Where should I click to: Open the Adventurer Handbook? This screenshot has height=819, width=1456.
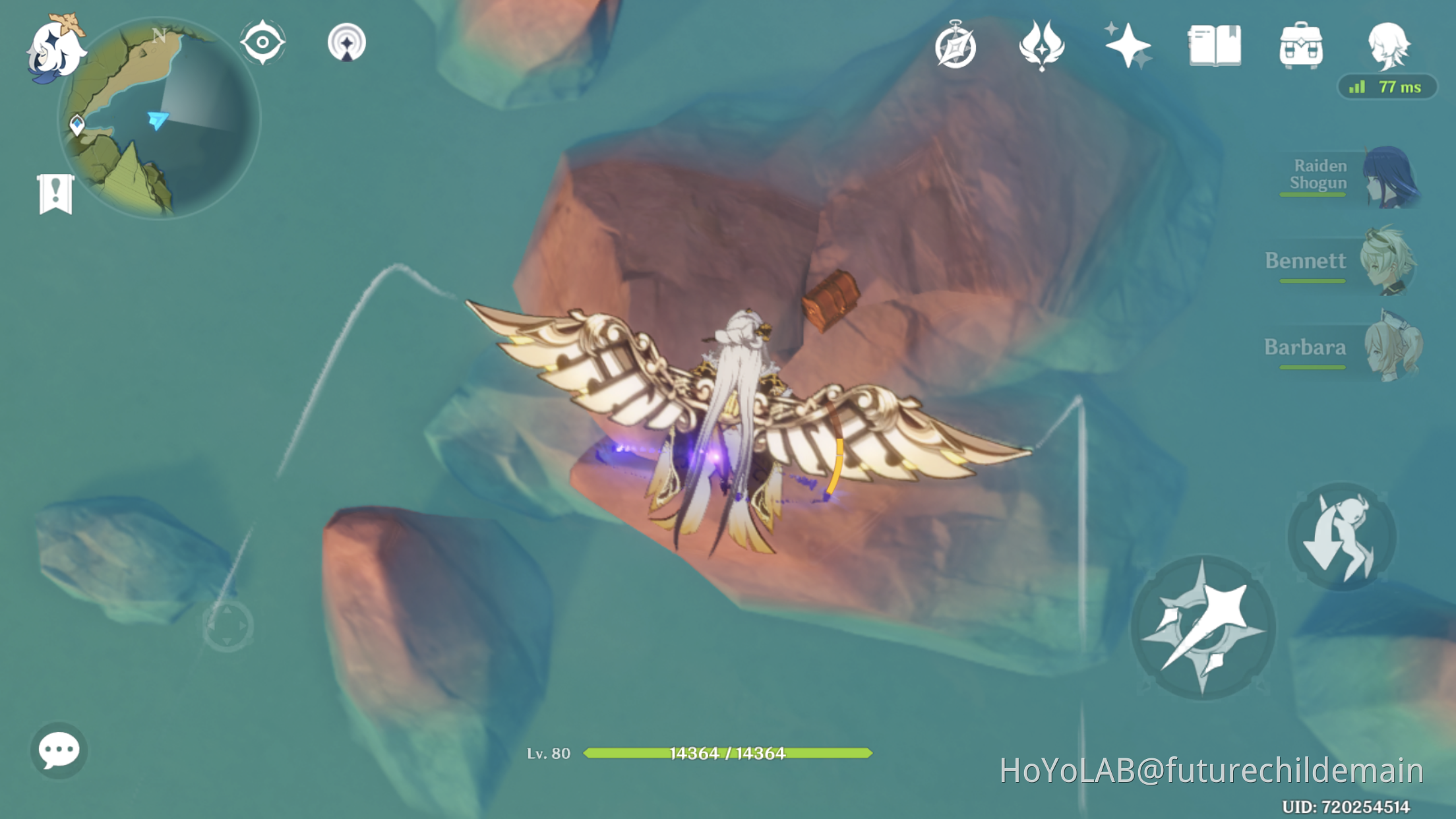click(x=957, y=43)
